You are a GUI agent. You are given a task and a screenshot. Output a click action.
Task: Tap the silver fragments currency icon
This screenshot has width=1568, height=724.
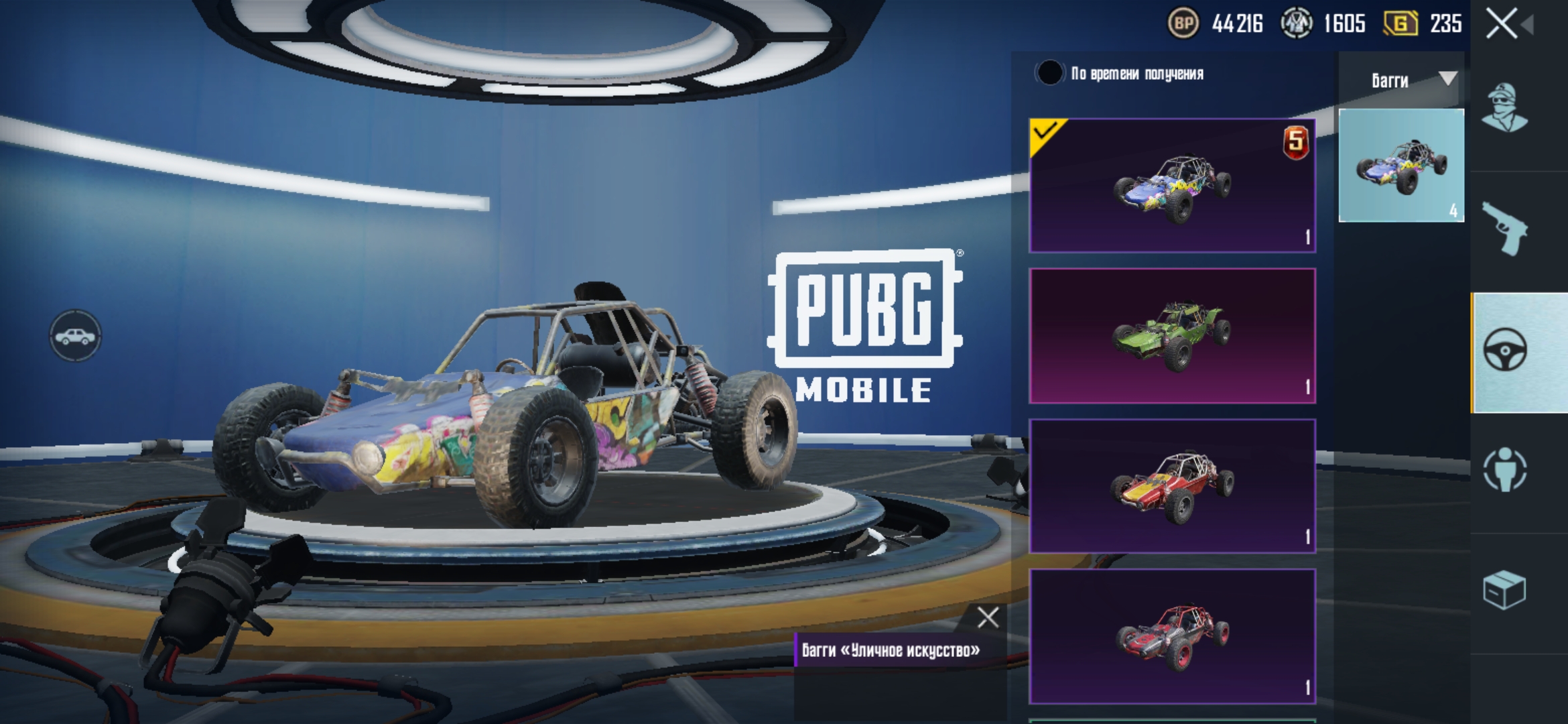pyautogui.click(x=1296, y=24)
